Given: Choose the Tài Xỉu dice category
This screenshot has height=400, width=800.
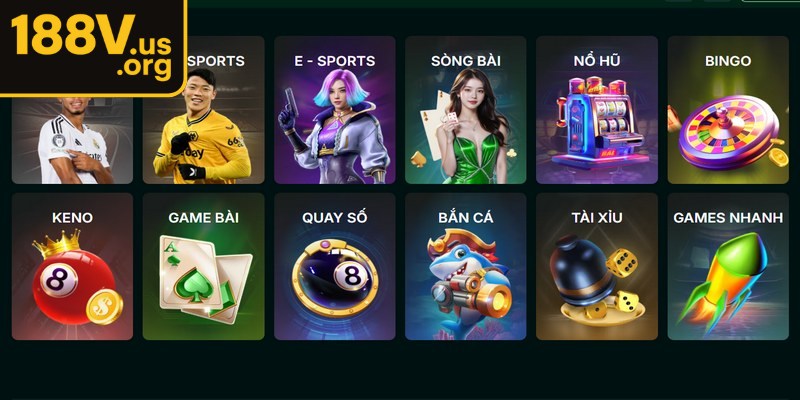Looking at the screenshot, I should 597,266.
